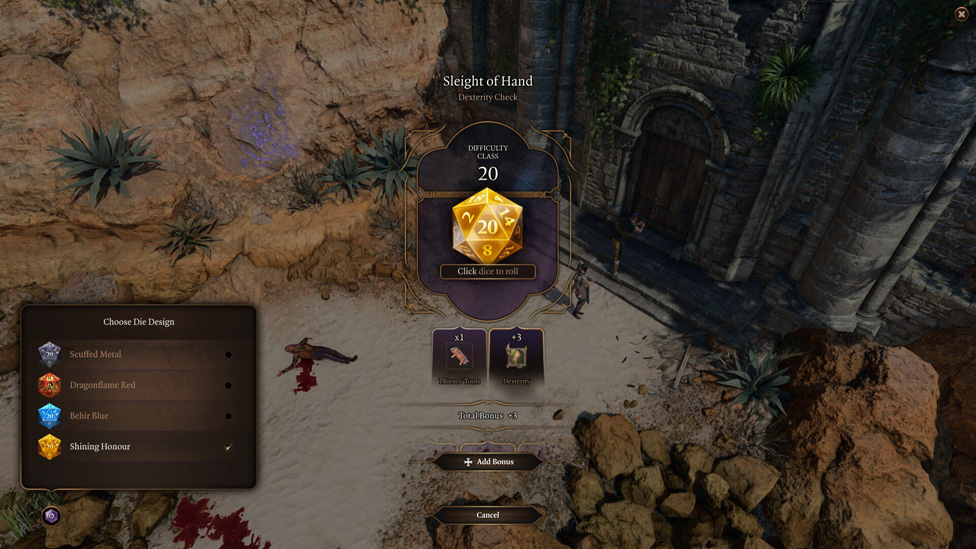Cancel the Sleight of Hand check
976x549 pixels.
pyautogui.click(x=488, y=515)
